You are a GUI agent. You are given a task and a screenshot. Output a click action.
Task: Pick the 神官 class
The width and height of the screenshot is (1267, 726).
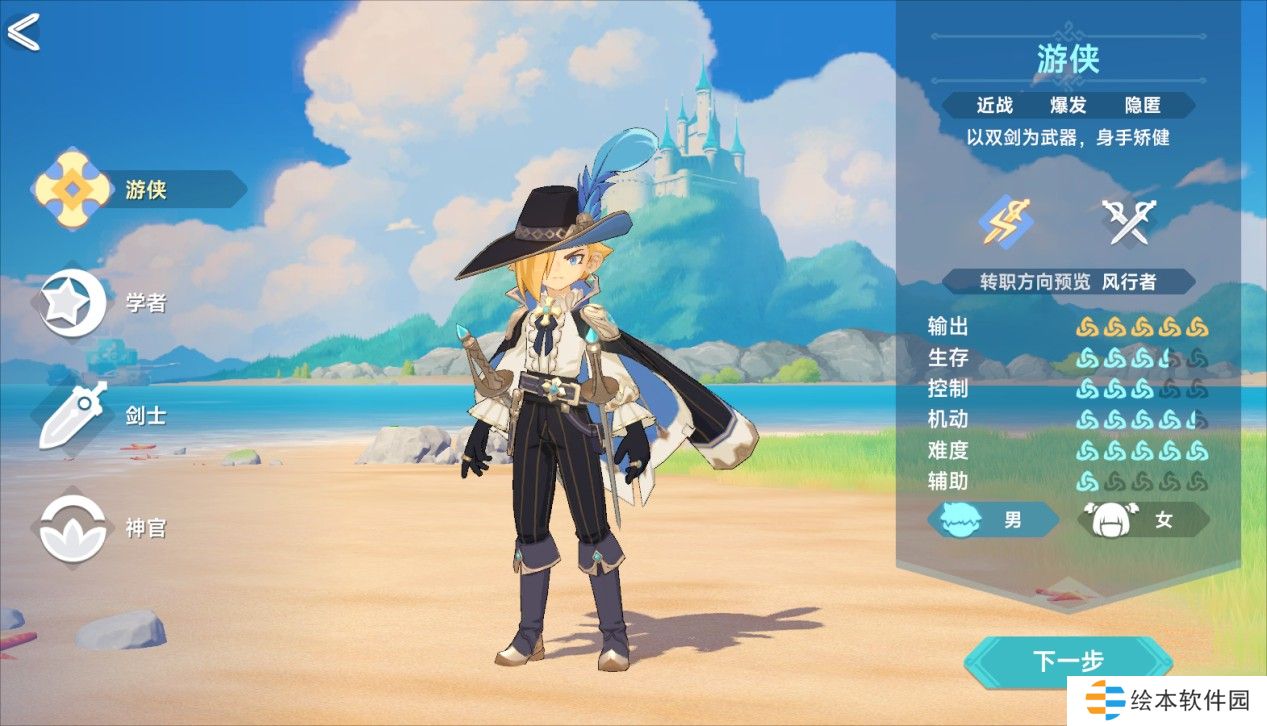tap(100, 528)
